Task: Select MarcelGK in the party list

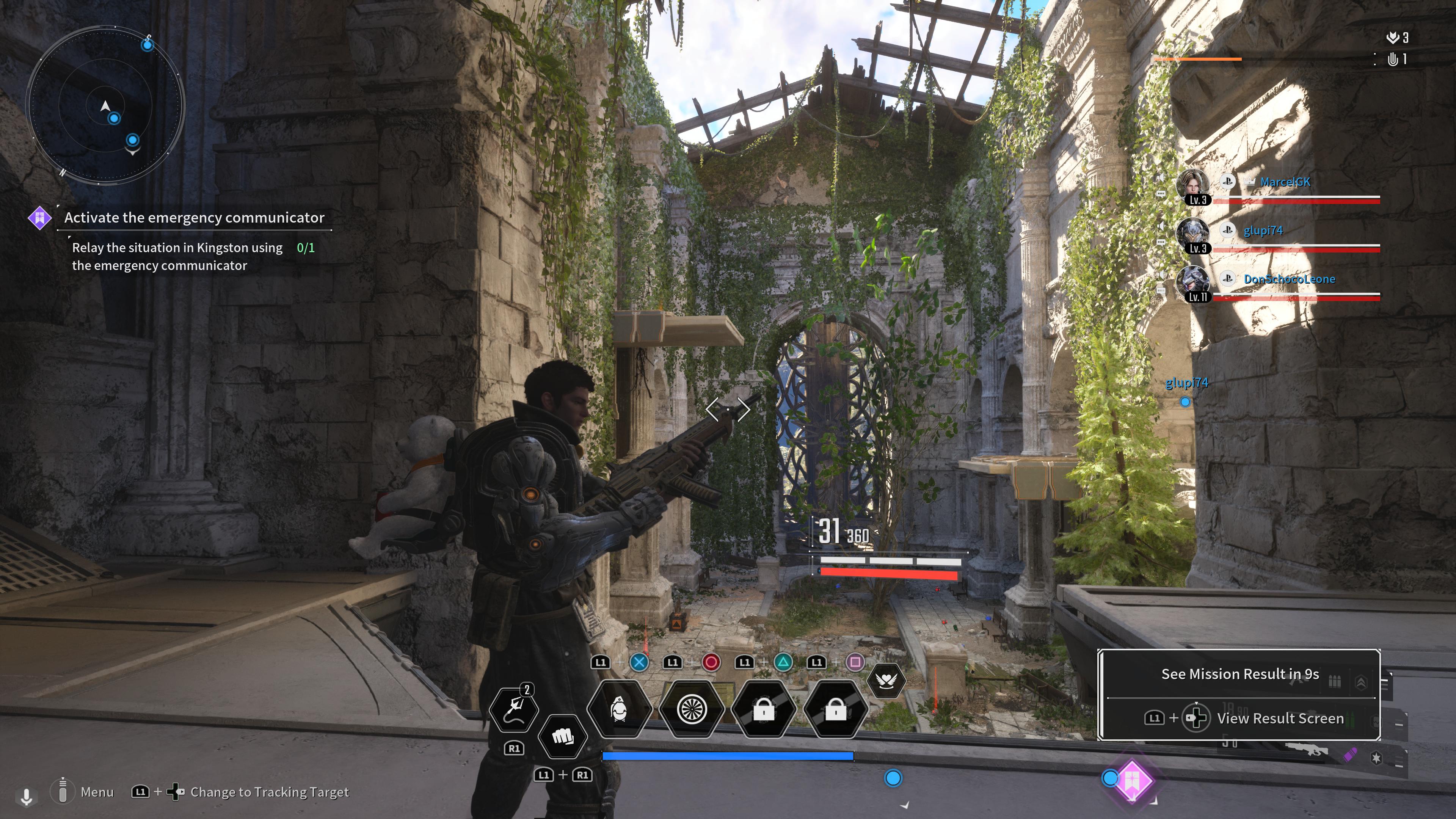Action: pos(1284,182)
